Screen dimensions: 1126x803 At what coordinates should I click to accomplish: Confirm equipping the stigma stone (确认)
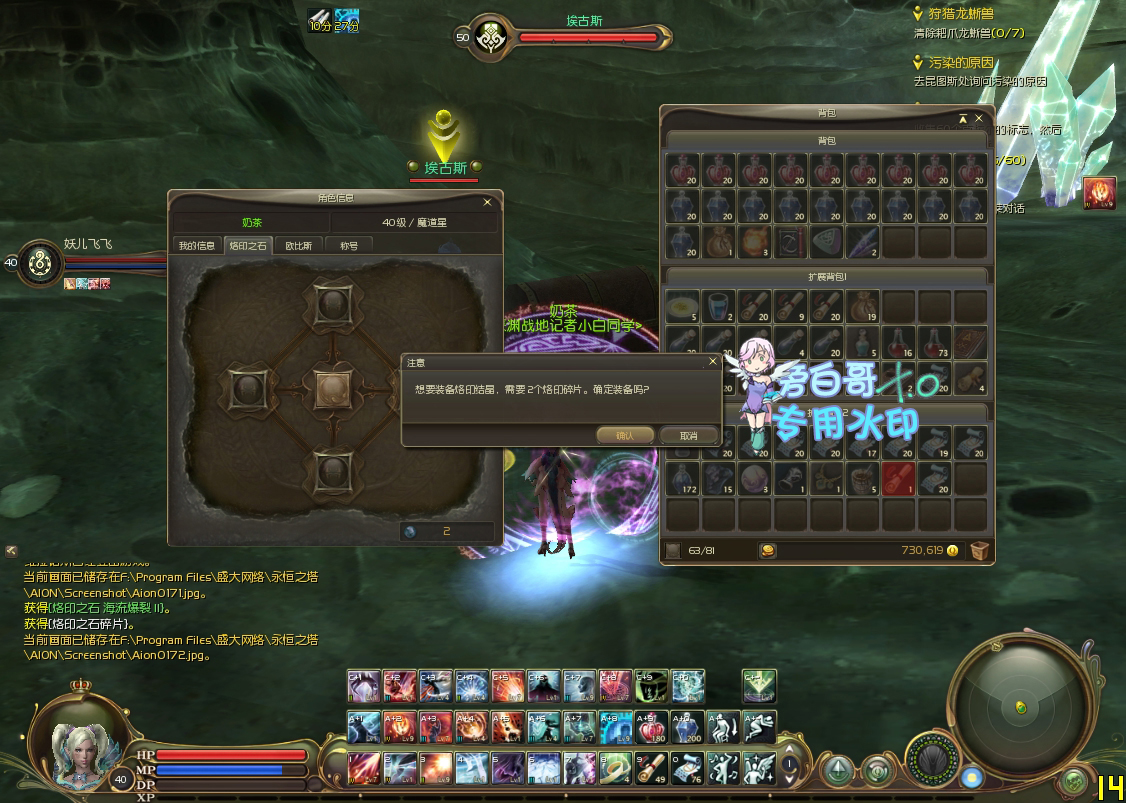tap(625, 435)
